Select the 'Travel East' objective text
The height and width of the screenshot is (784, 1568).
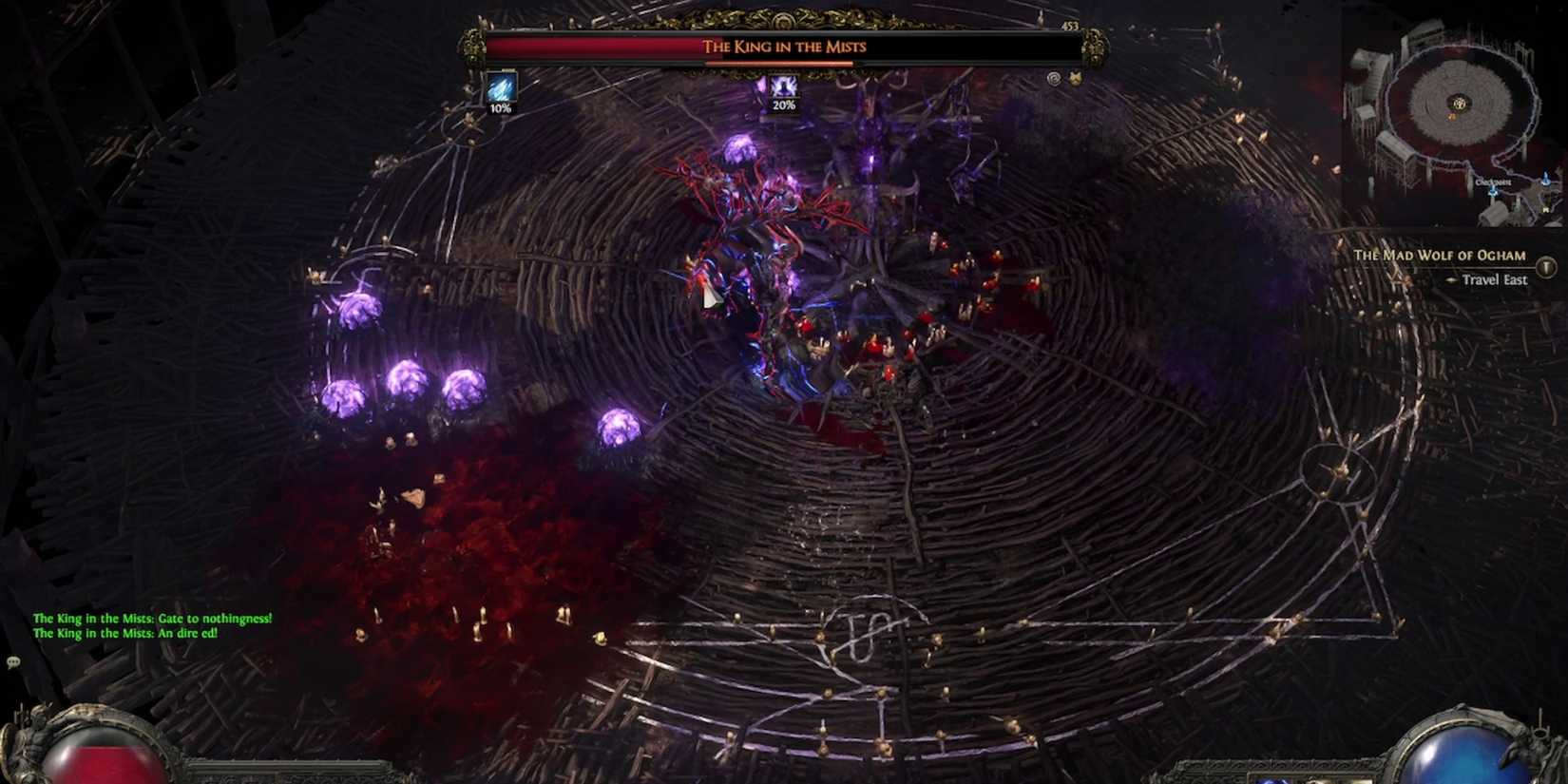pos(1497,280)
